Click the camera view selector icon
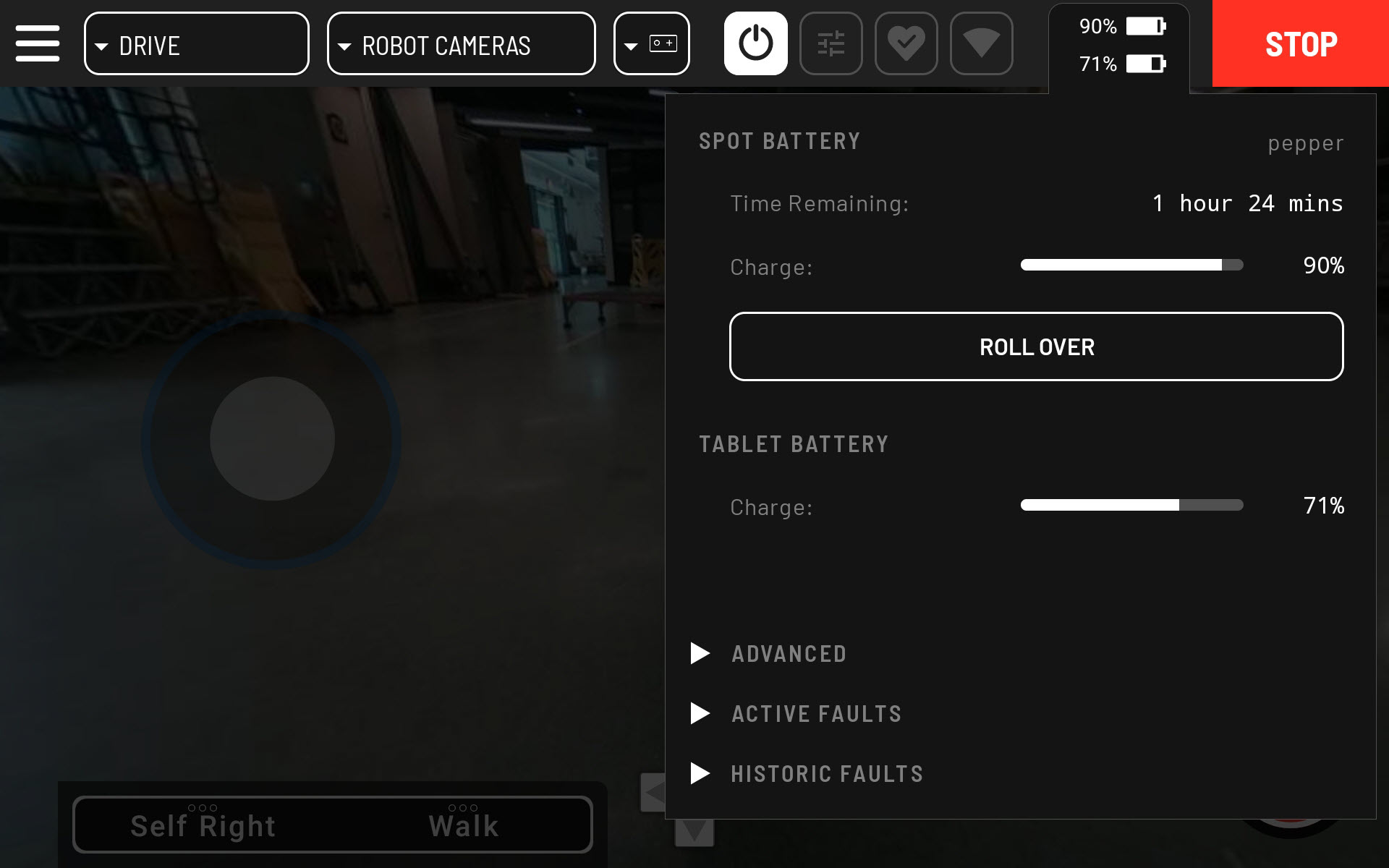This screenshot has height=868, width=1389. click(650, 43)
